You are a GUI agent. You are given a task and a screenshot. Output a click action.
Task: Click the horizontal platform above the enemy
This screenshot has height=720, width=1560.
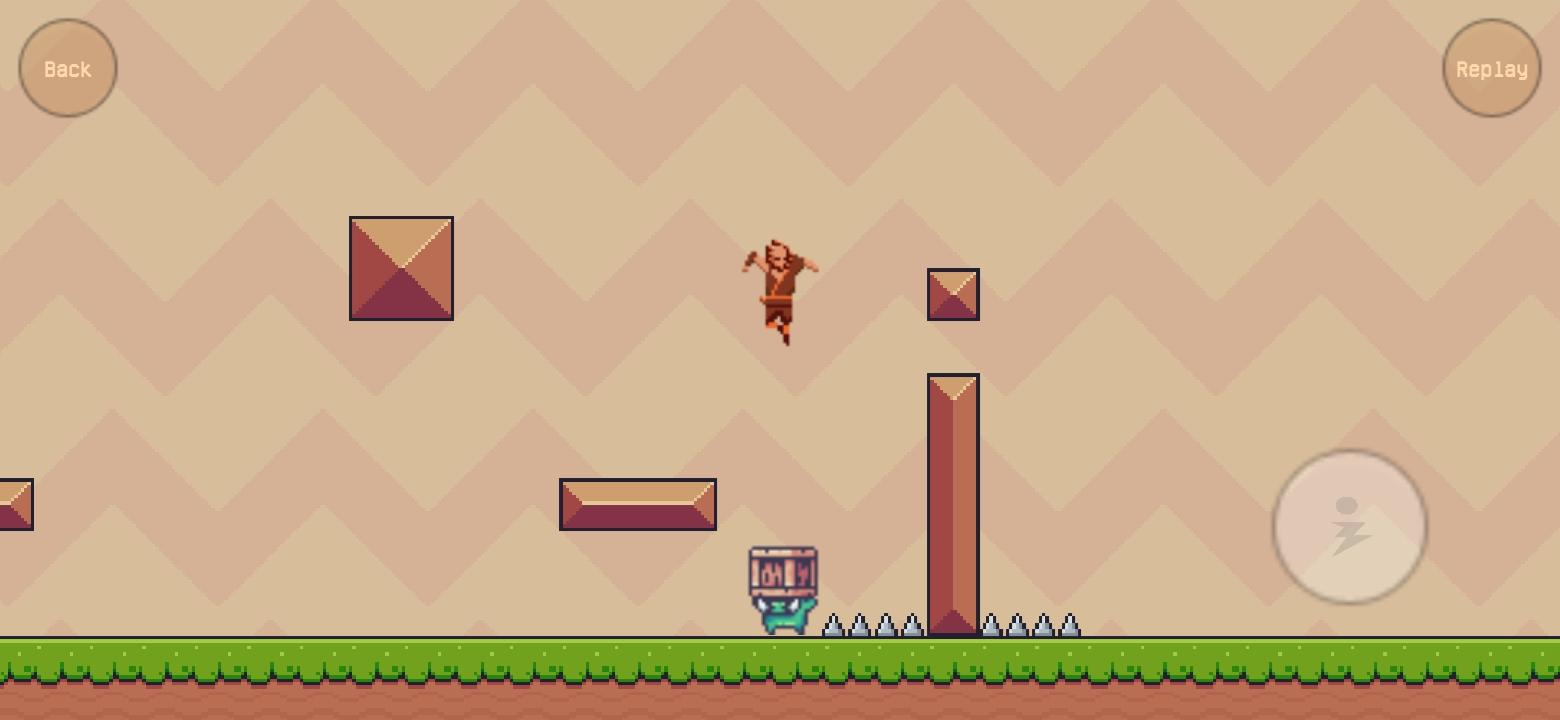[637, 503]
